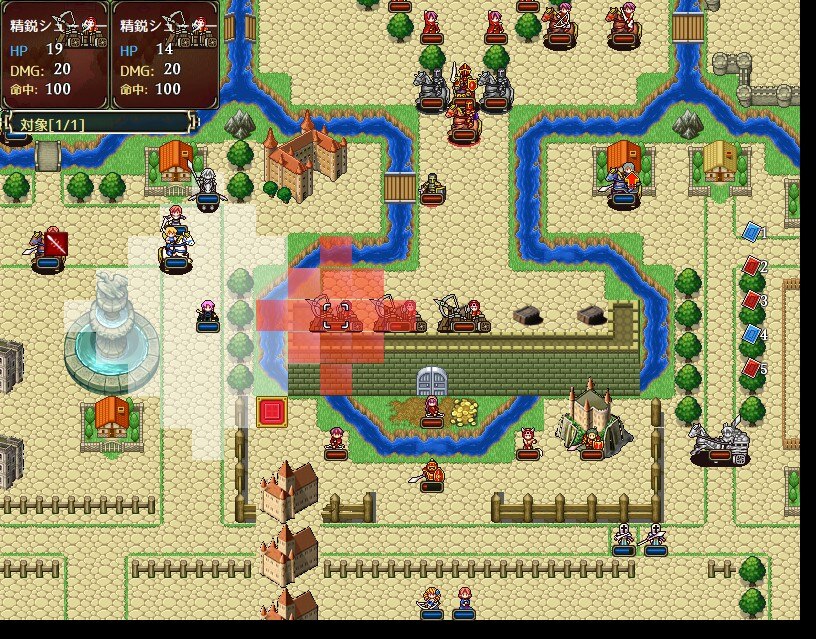Image resolution: width=816 pixels, height=639 pixels.
Task: Choose the red flag marker numbered 3
Action: click(x=752, y=300)
